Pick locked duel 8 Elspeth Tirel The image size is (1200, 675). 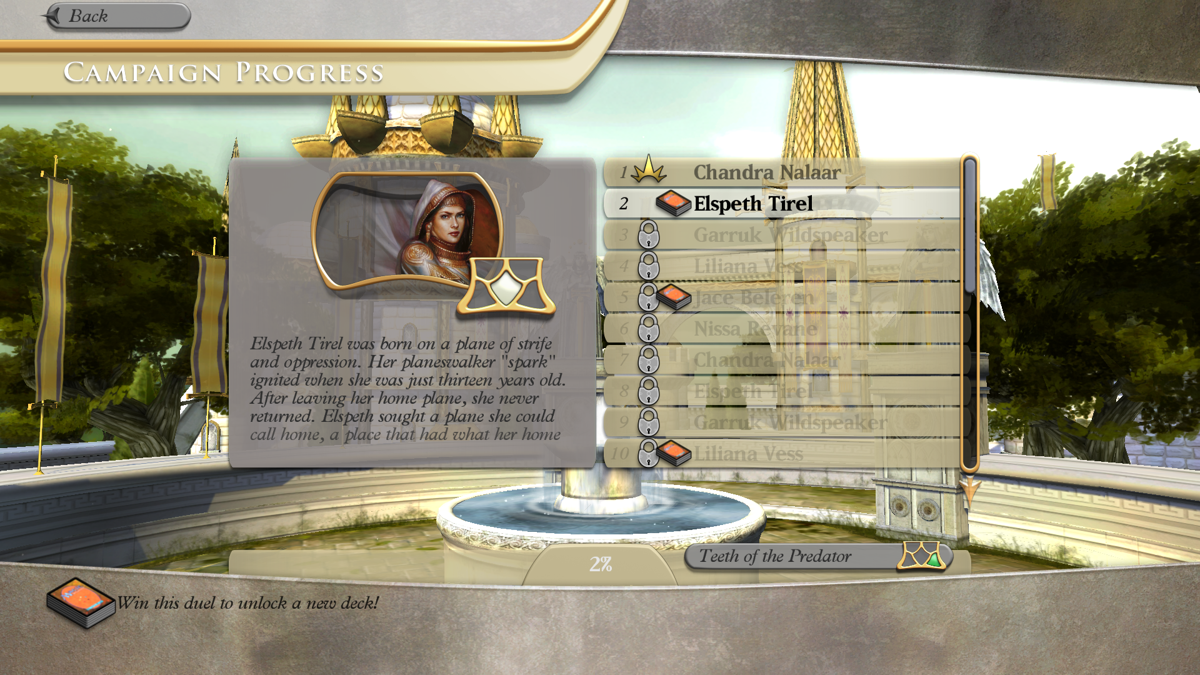tap(781, 391)
